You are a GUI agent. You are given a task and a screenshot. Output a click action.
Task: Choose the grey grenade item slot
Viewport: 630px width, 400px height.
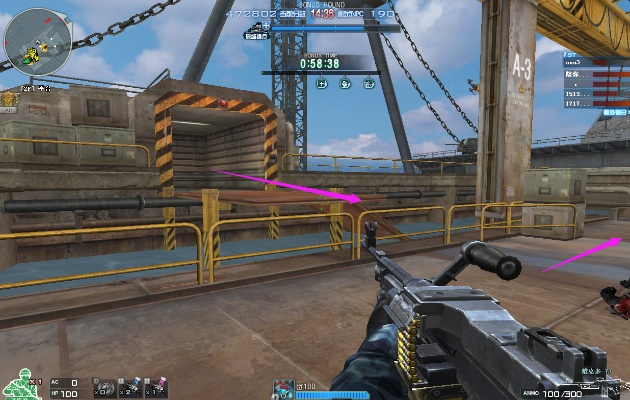(103, 385)
